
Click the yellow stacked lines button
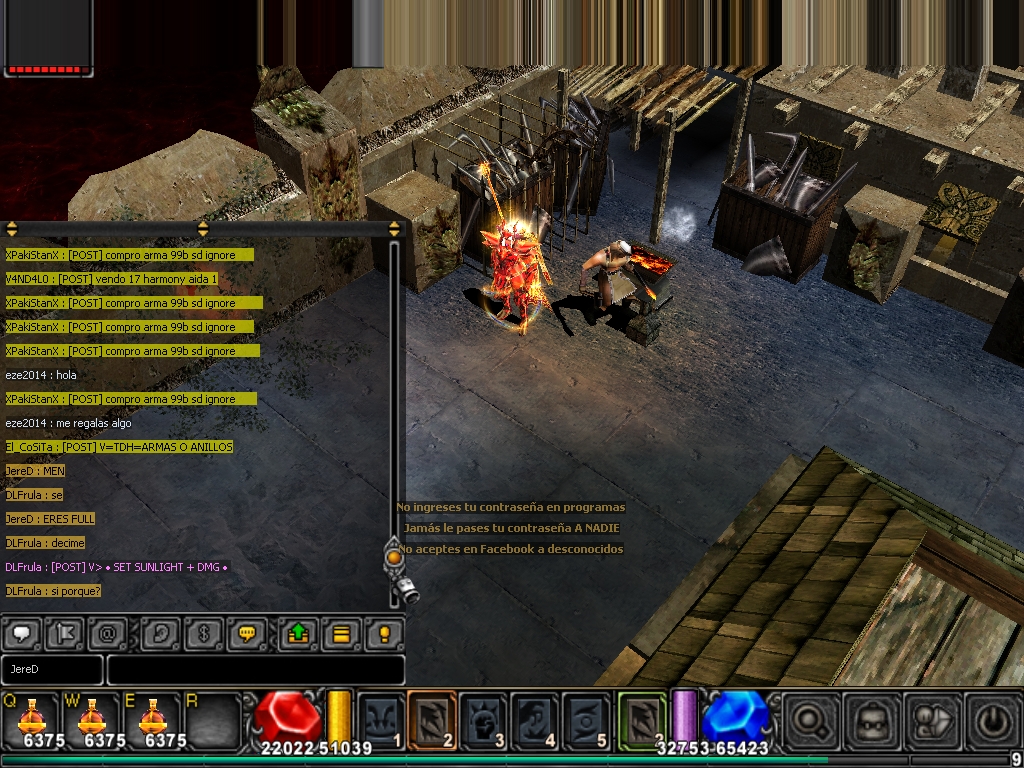[x=341, y=633]
